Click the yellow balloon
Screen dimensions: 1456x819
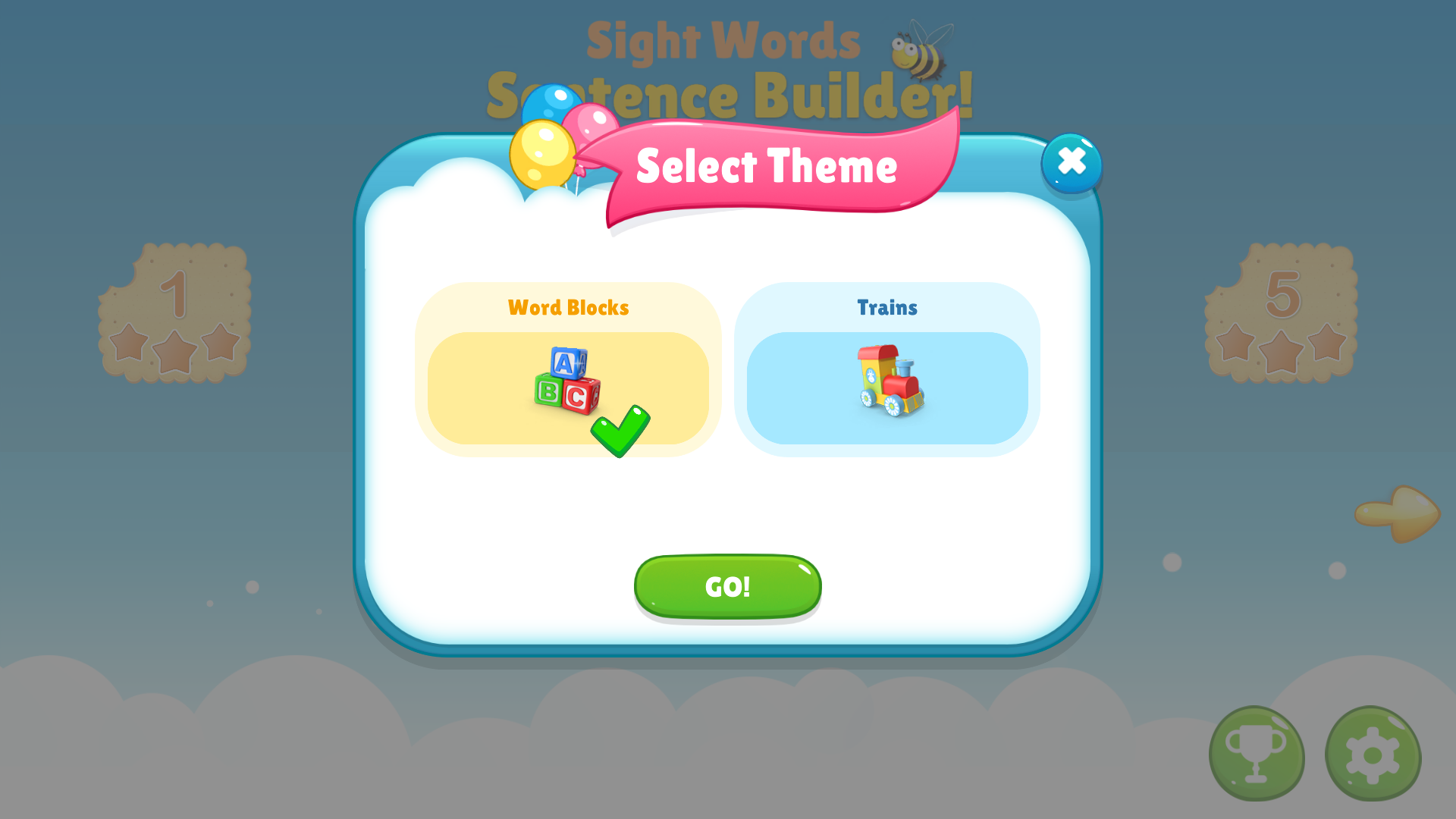pyautogui.click(x=542, y=155)
